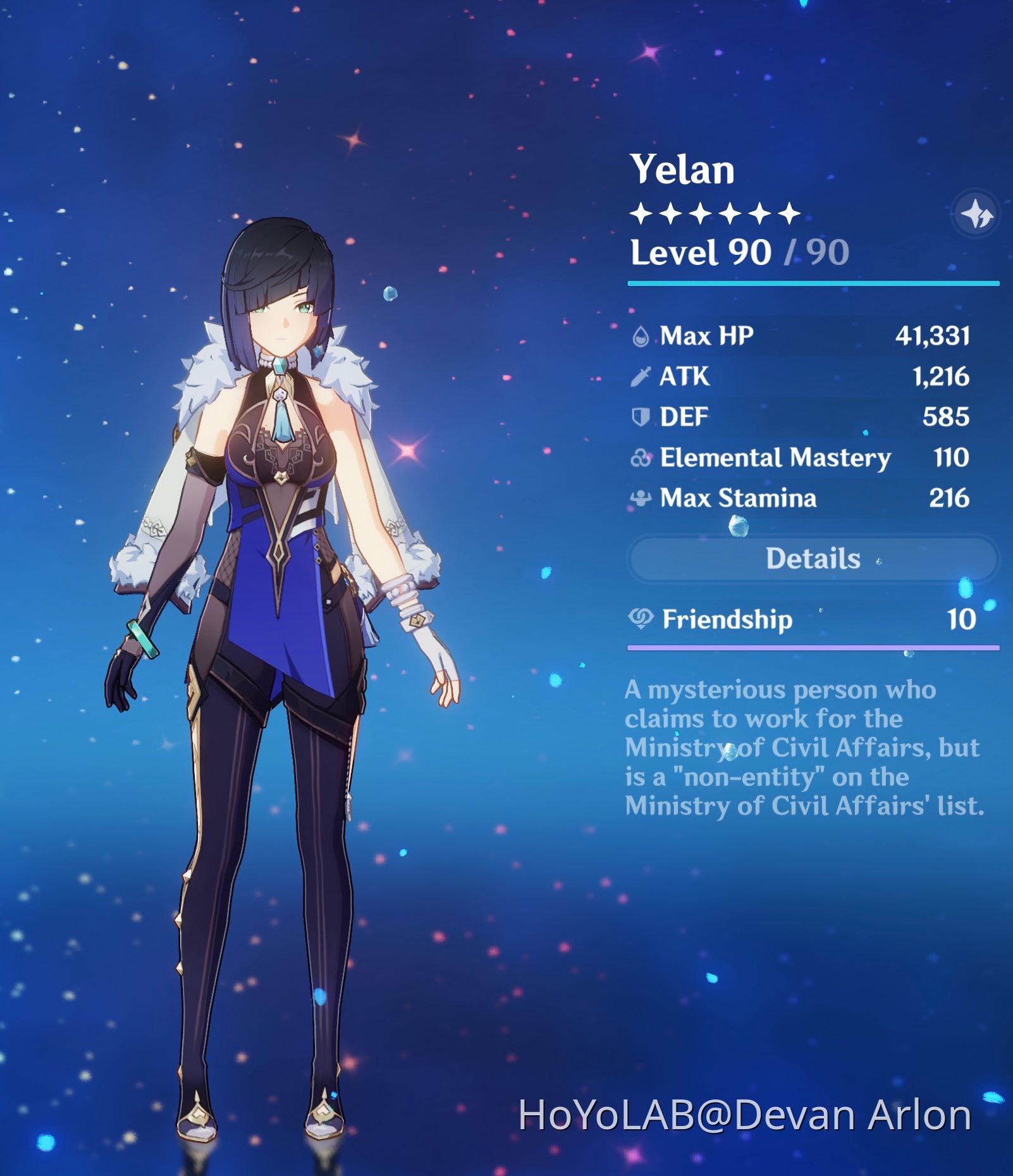Image resolution: width=1013 pixels, height=1176 pixels.
Task: Click the Elemental Mastery chain-link icon
Action: click(641, 457)
